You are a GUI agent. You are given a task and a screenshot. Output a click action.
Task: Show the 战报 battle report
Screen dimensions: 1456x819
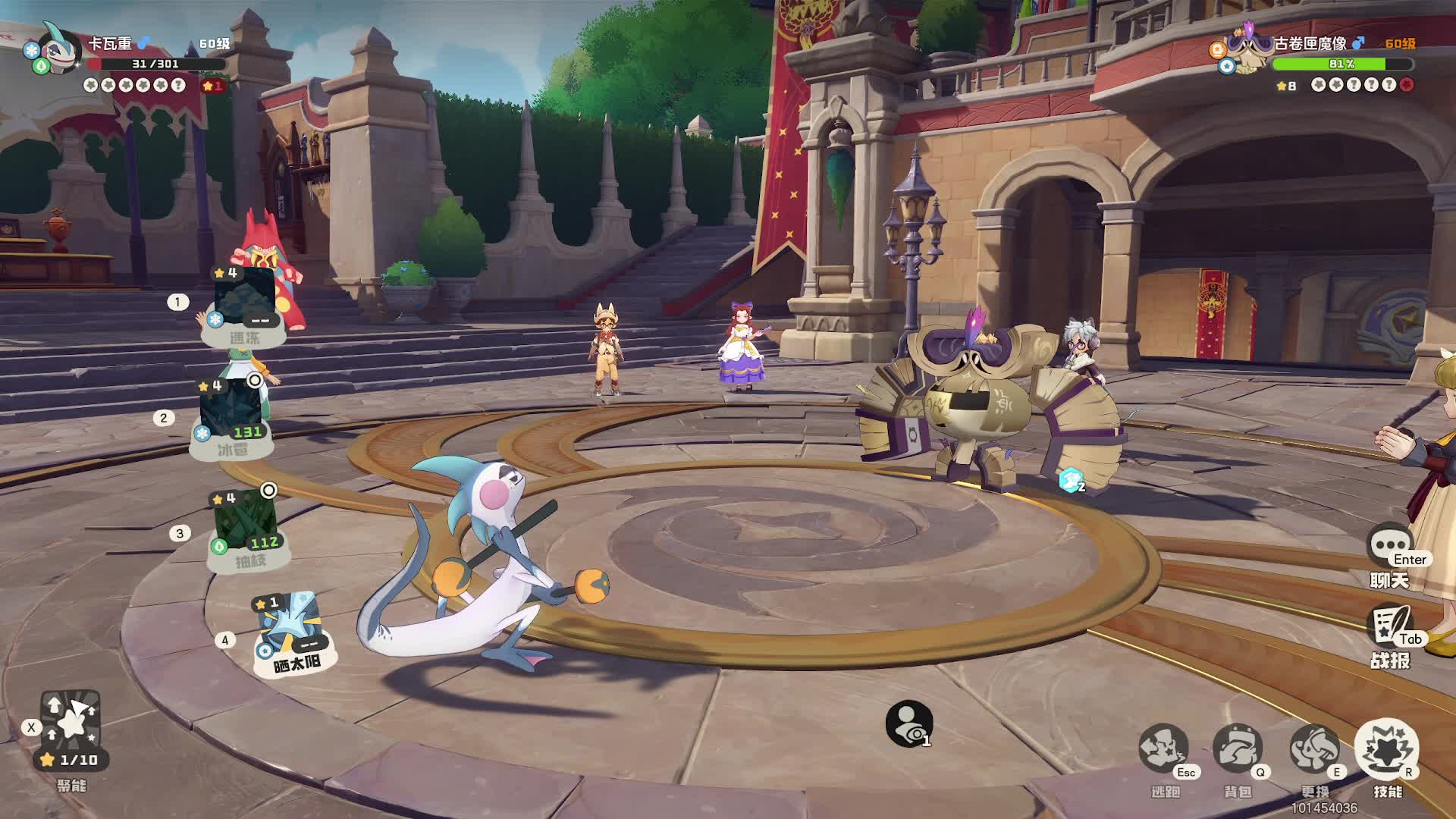tap(1392, 628)
